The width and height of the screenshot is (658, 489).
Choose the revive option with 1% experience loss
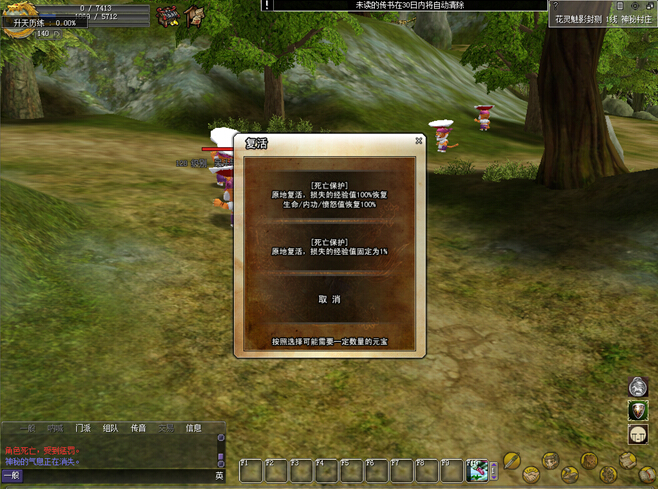point(329,247)
